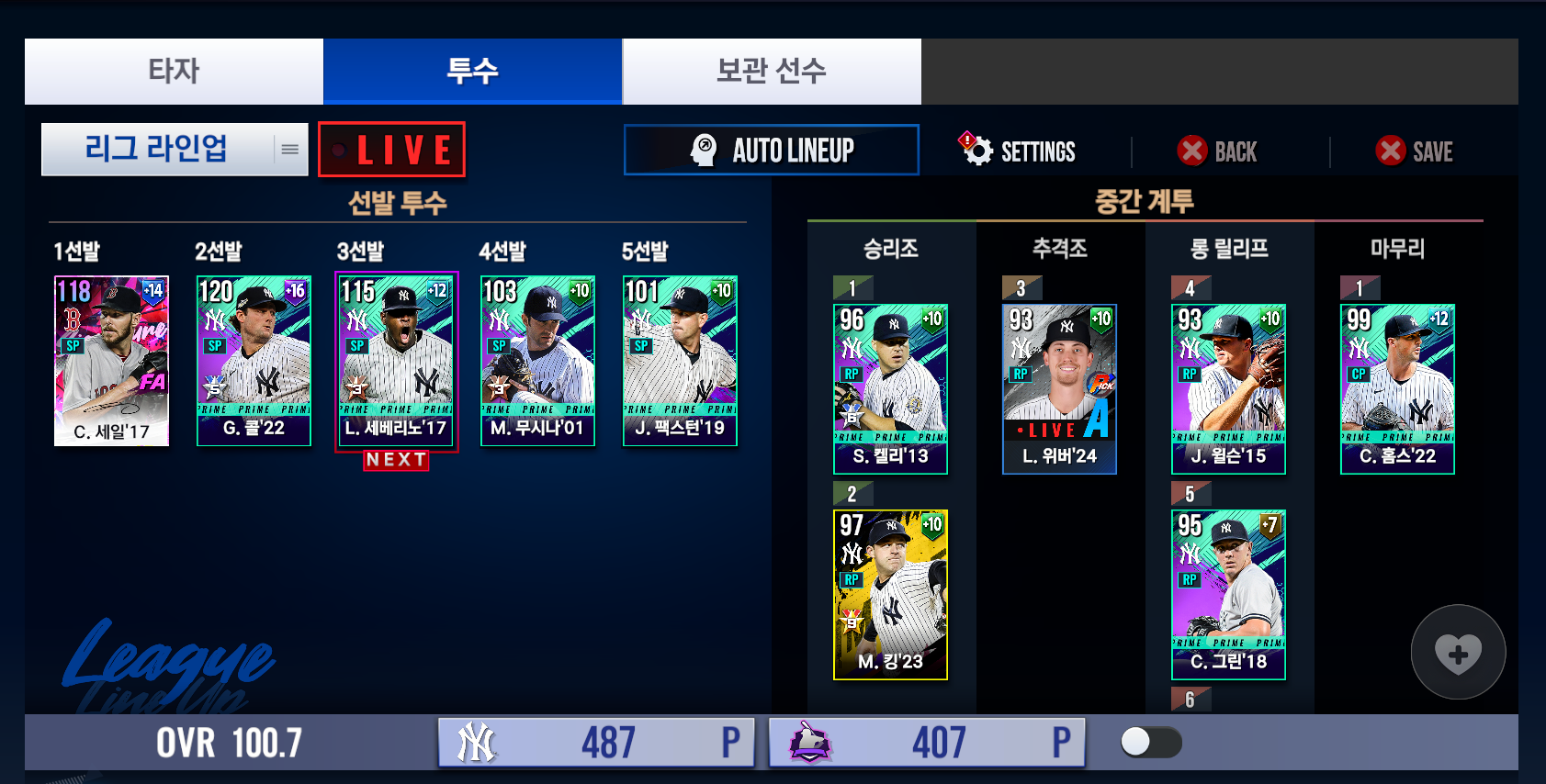Open the SETTINGS gear option
Viewport: 1546px width, 784px height.
click(1018, 151)
